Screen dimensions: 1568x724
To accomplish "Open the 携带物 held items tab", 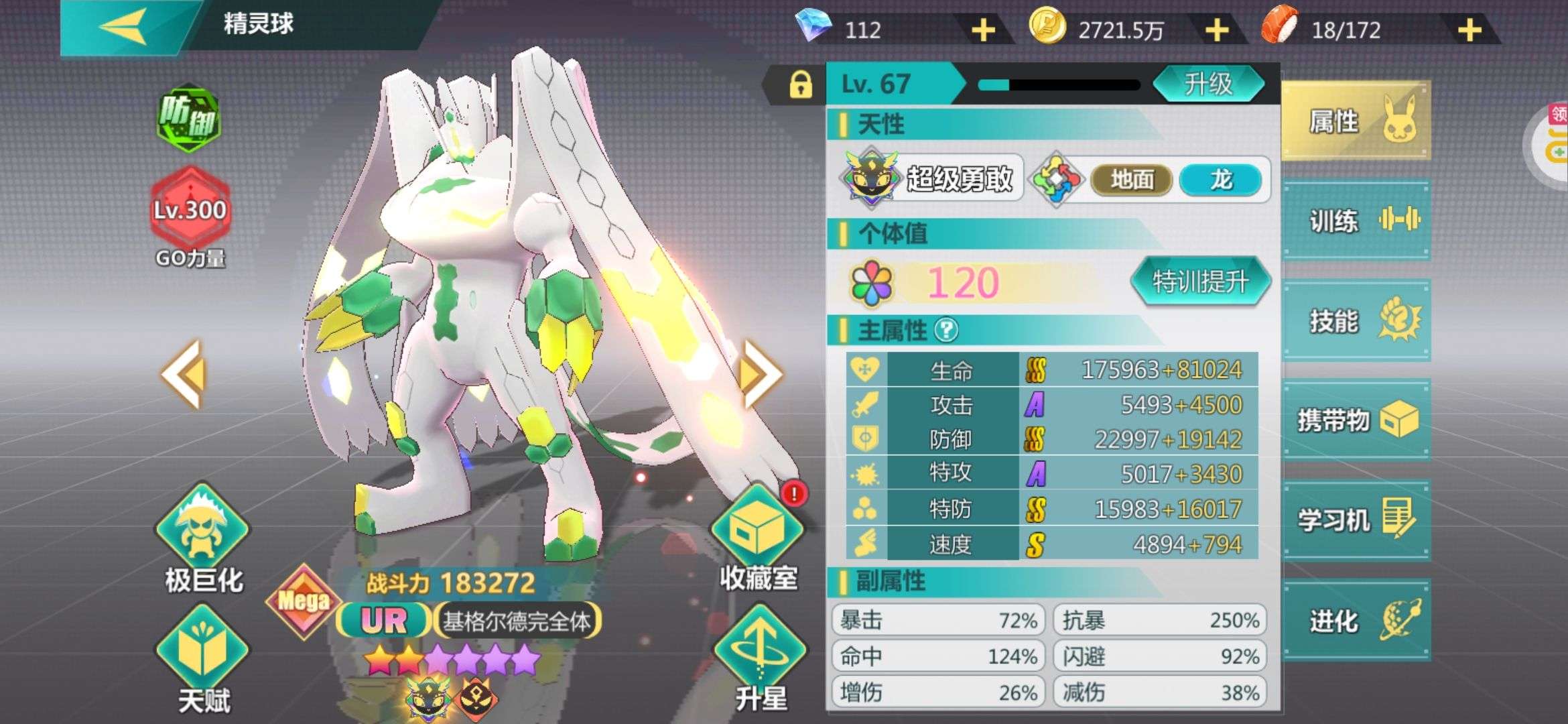I will point(1356,420).
